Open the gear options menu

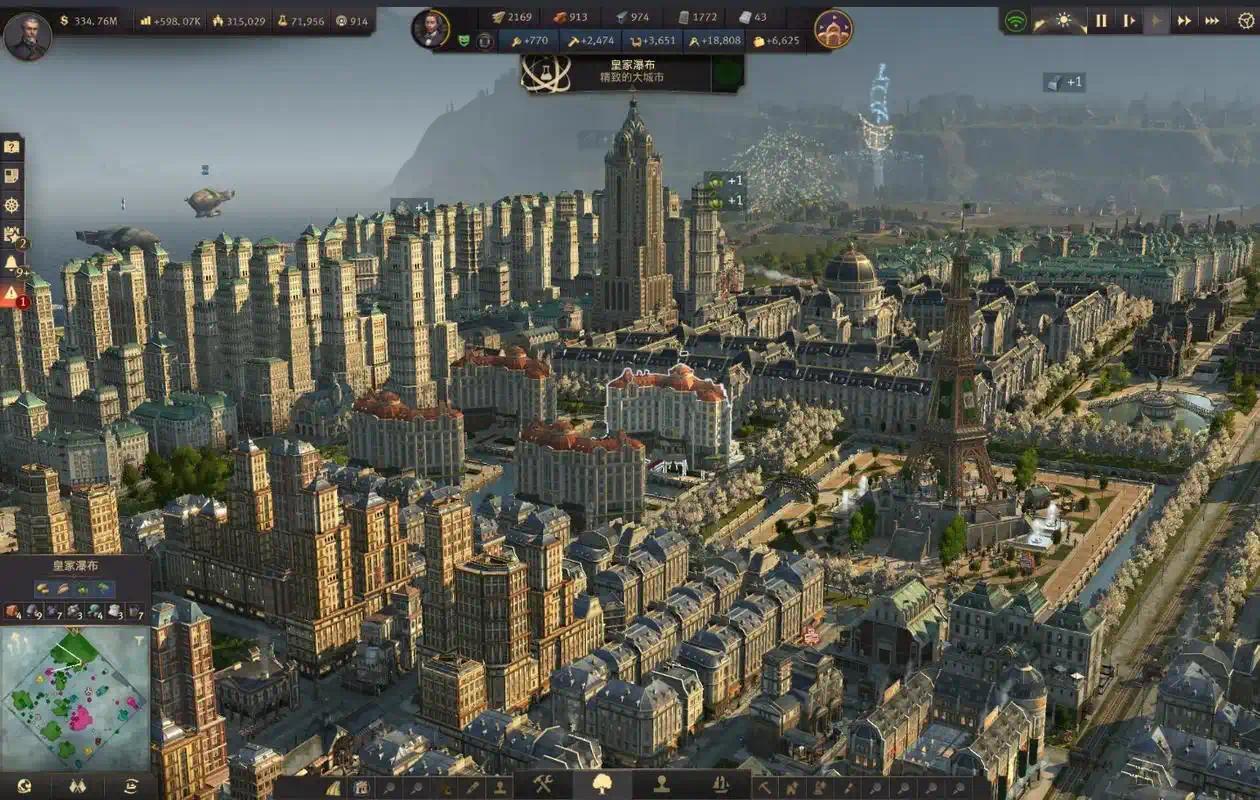[x=1245, y=20]
